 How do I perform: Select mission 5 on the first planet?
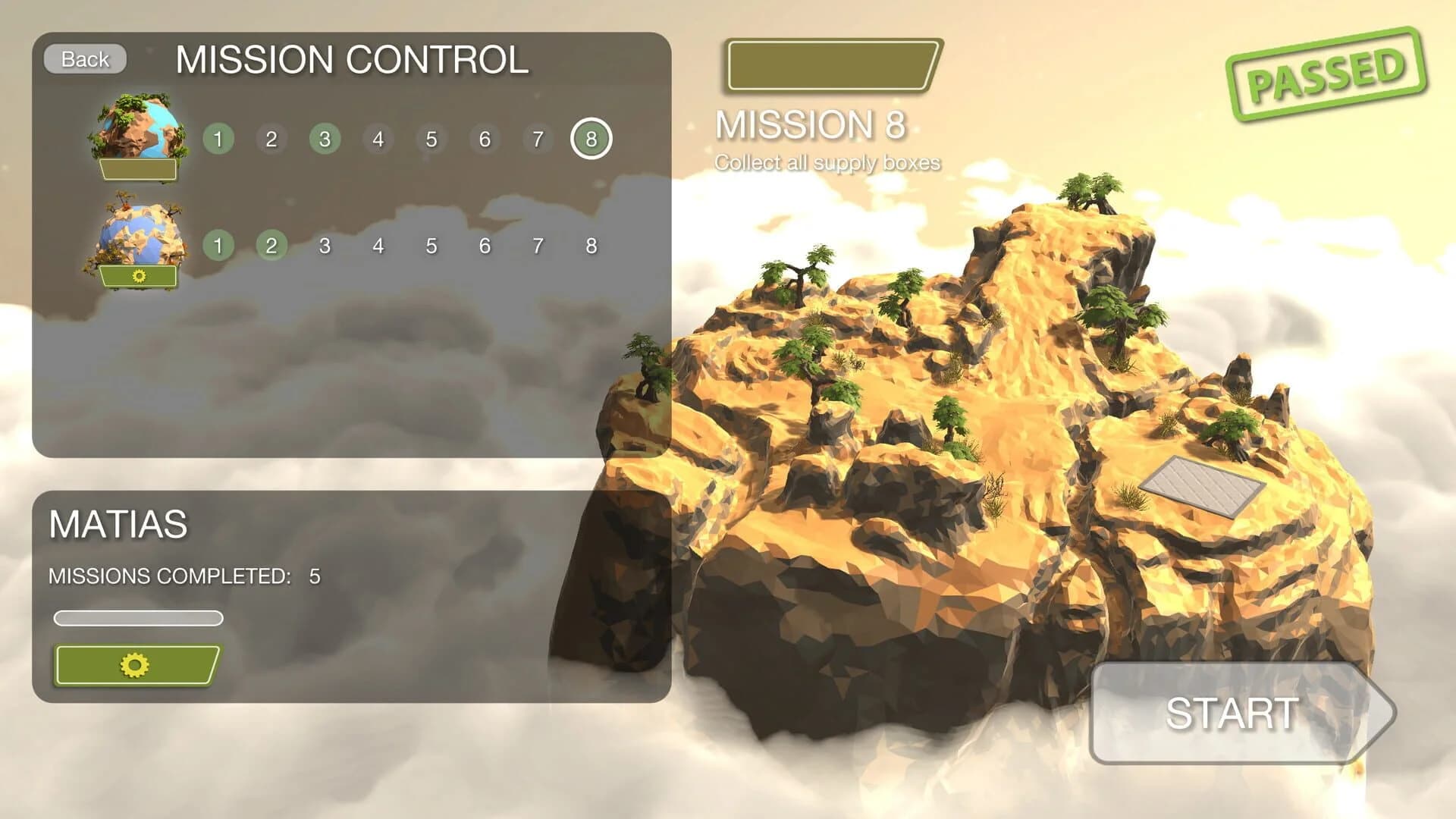430,138
